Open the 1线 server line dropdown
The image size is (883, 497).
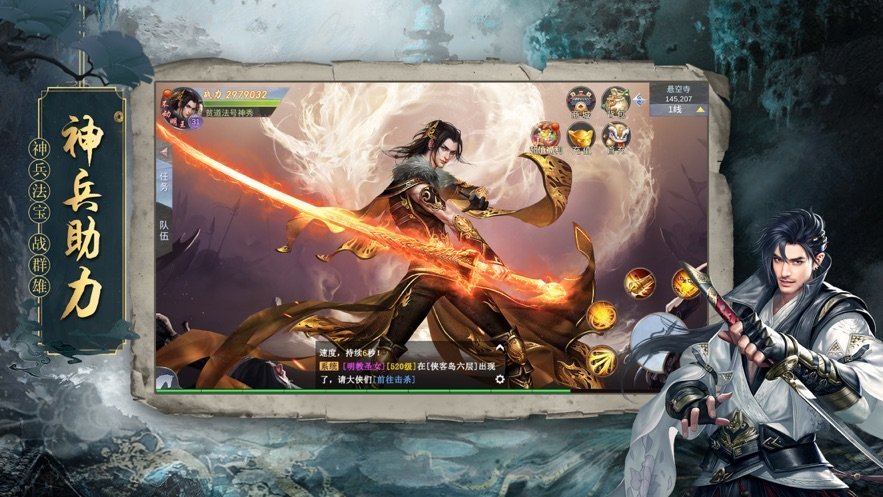pos(678,109)
